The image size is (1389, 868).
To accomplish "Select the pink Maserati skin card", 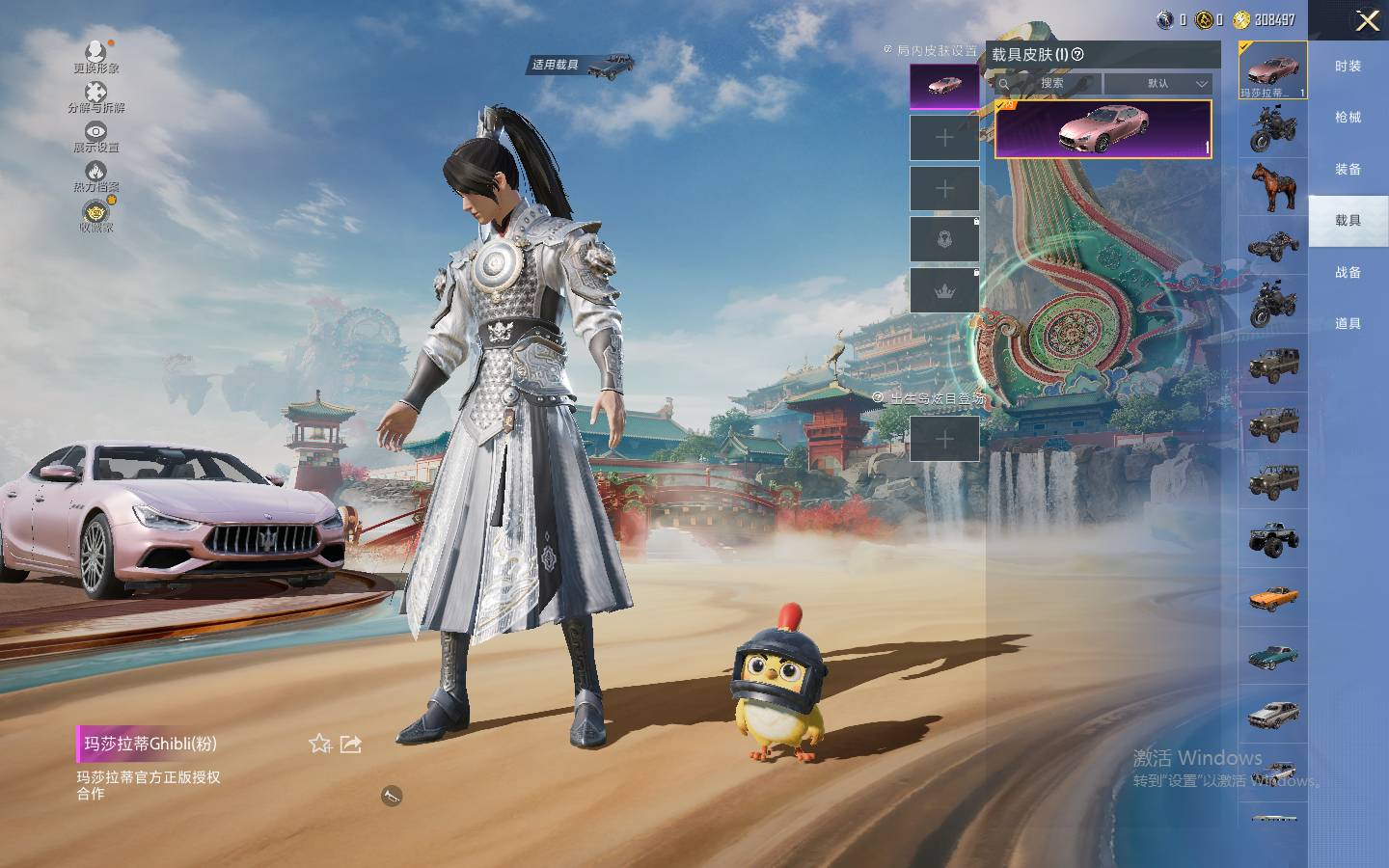I will click(x=1103, y=128).
